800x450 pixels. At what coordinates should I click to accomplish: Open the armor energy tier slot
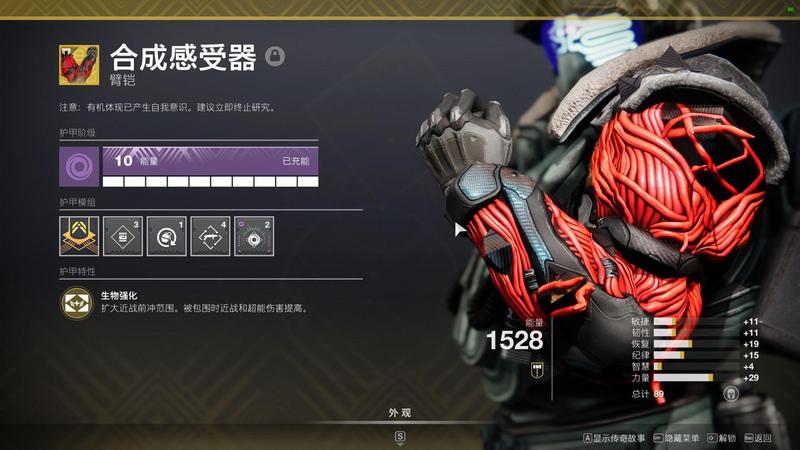pyautogui.click(x=78, y=166)
